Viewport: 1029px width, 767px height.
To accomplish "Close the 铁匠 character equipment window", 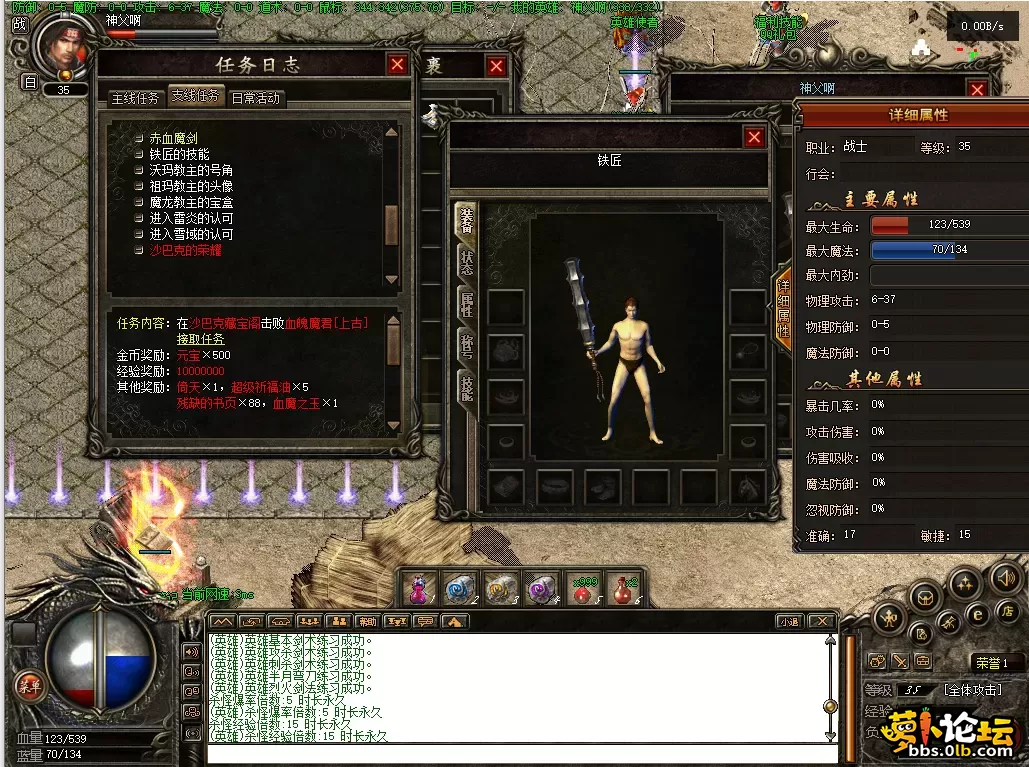I will pos(754,137).
